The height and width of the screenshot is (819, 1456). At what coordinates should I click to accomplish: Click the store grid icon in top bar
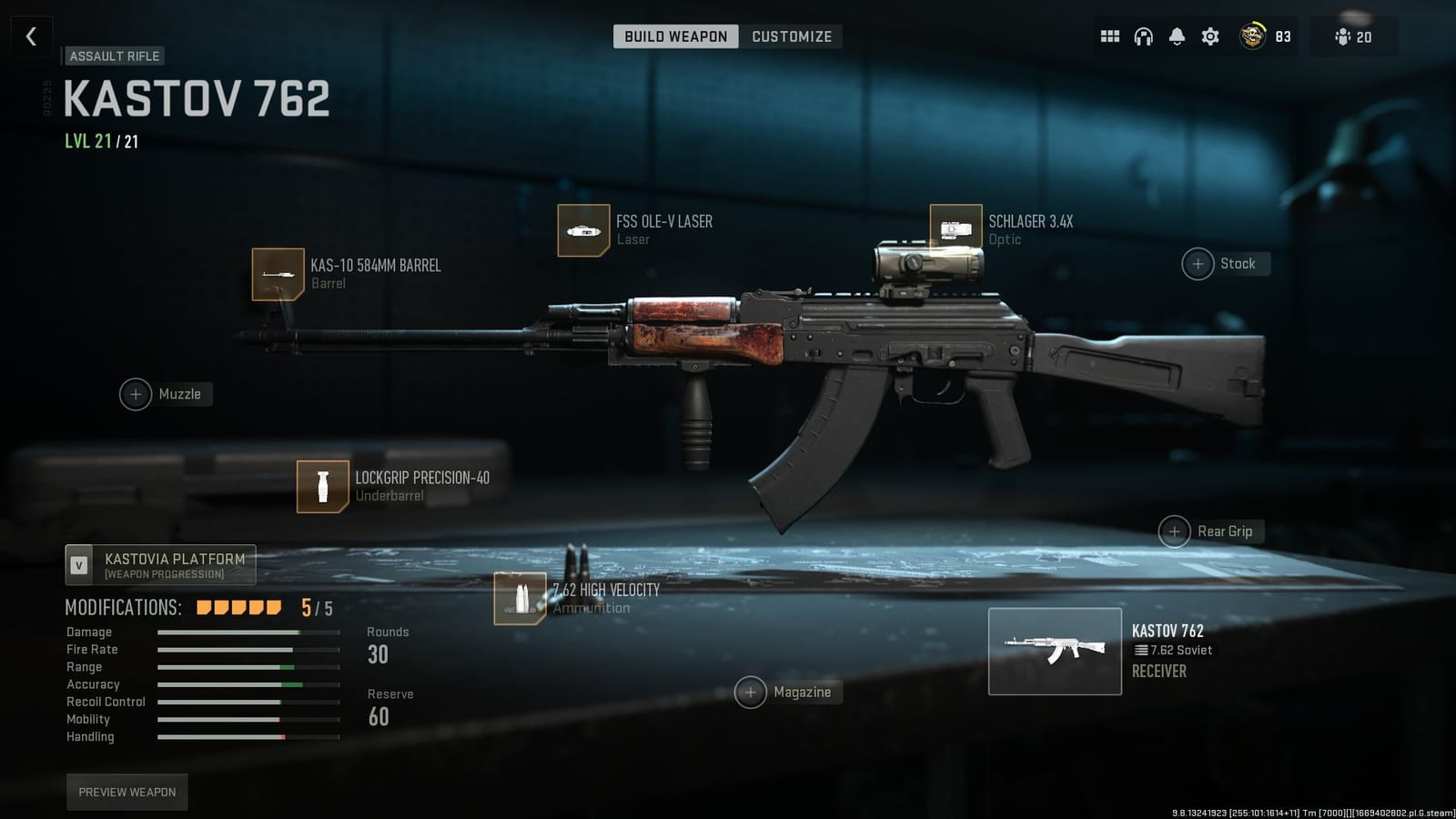click(x=1110, y=36)
